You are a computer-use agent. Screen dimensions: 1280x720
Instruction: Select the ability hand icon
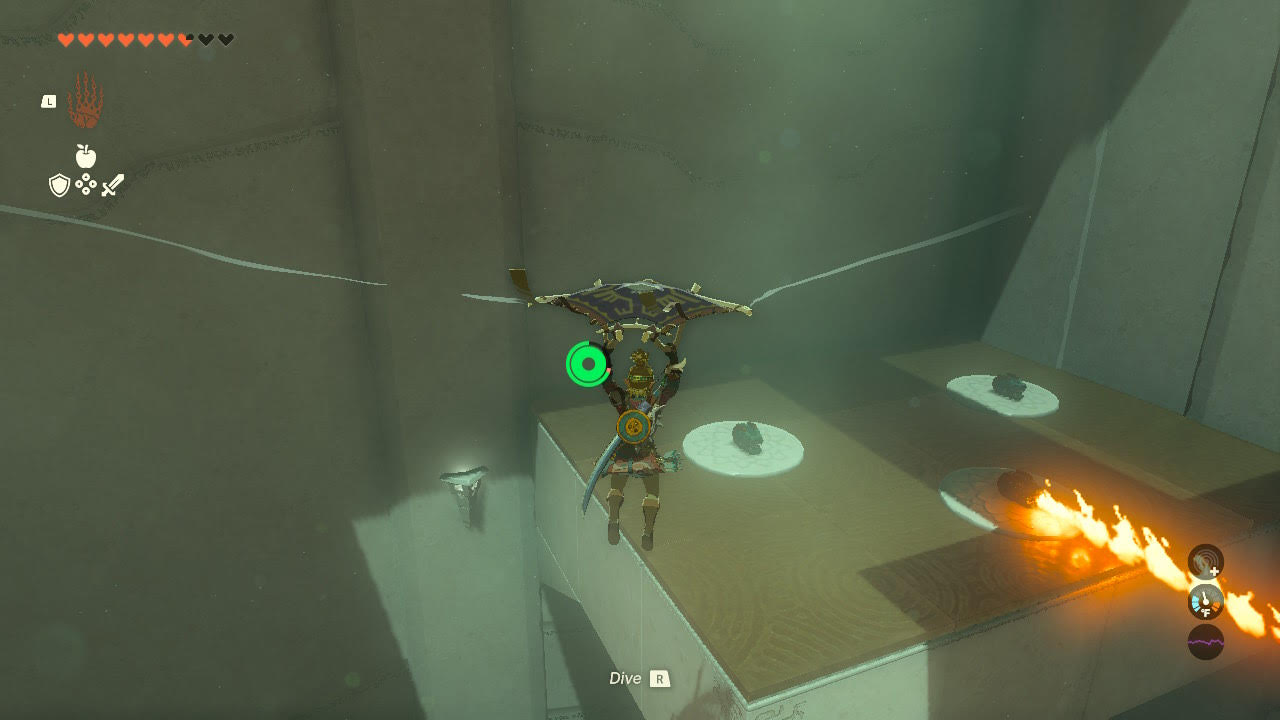point(85,100)
